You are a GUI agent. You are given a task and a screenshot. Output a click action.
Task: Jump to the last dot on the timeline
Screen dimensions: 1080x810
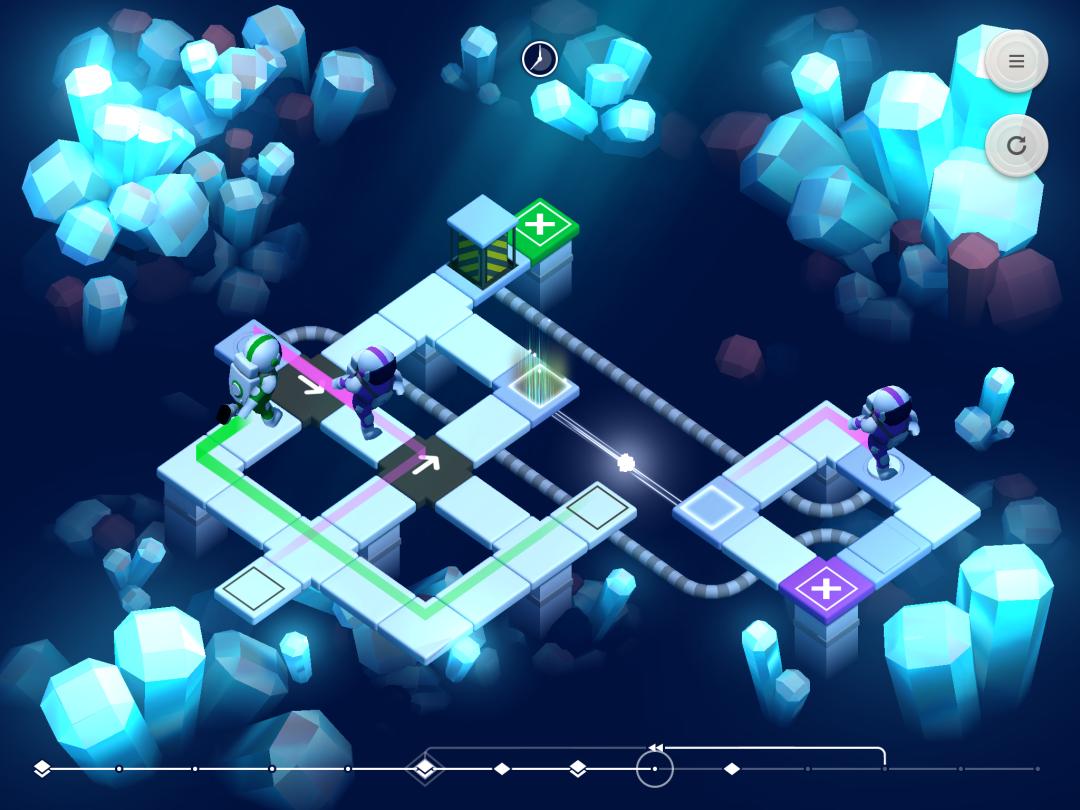(1037, 769)
